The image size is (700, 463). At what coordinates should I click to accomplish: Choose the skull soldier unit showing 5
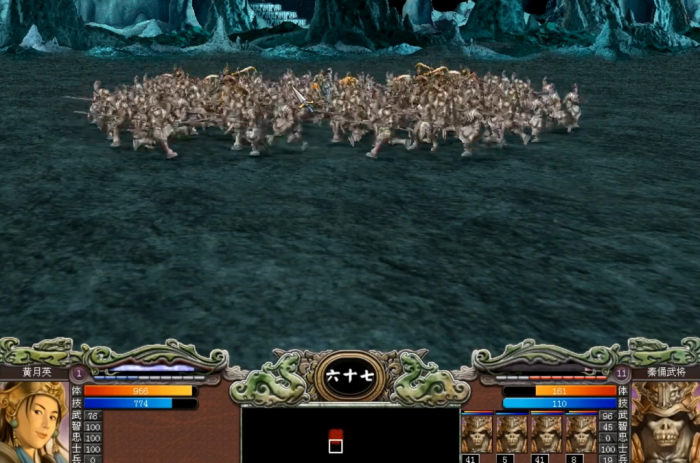(511, 434)
